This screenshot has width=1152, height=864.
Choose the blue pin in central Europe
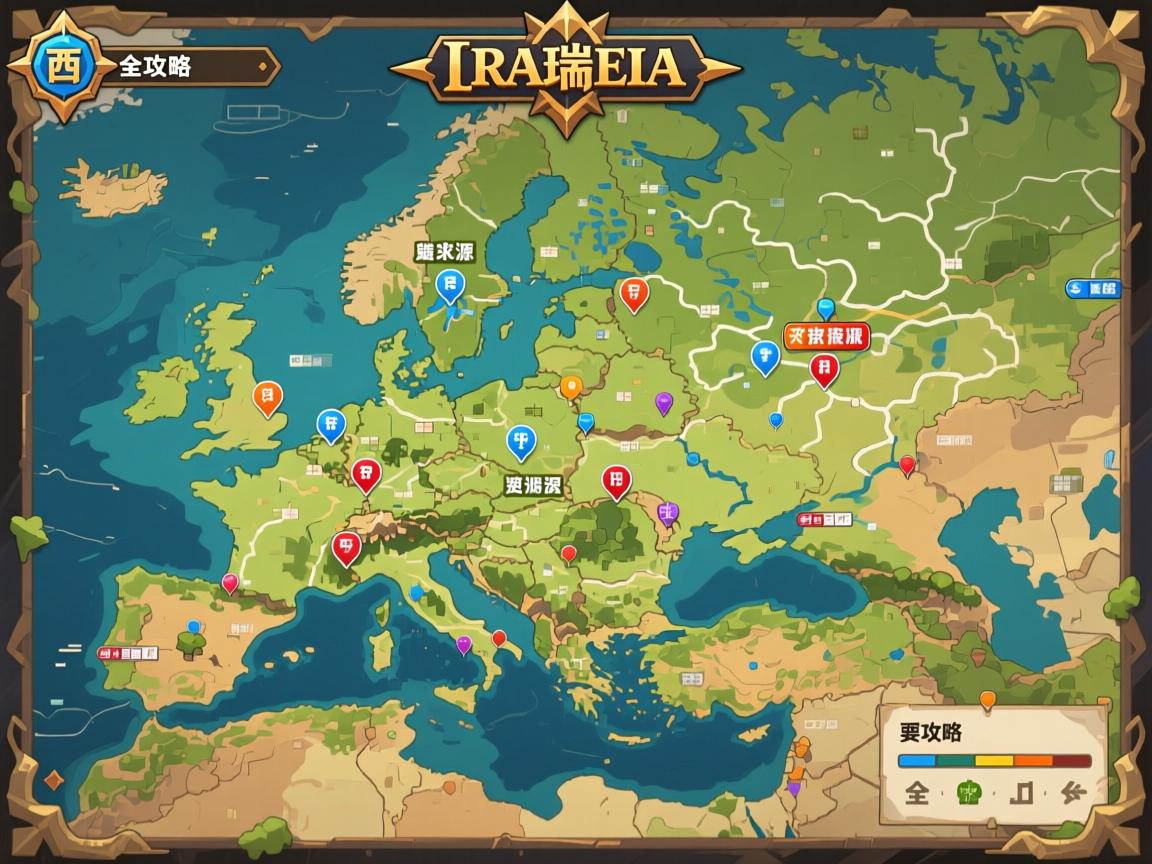520,440
